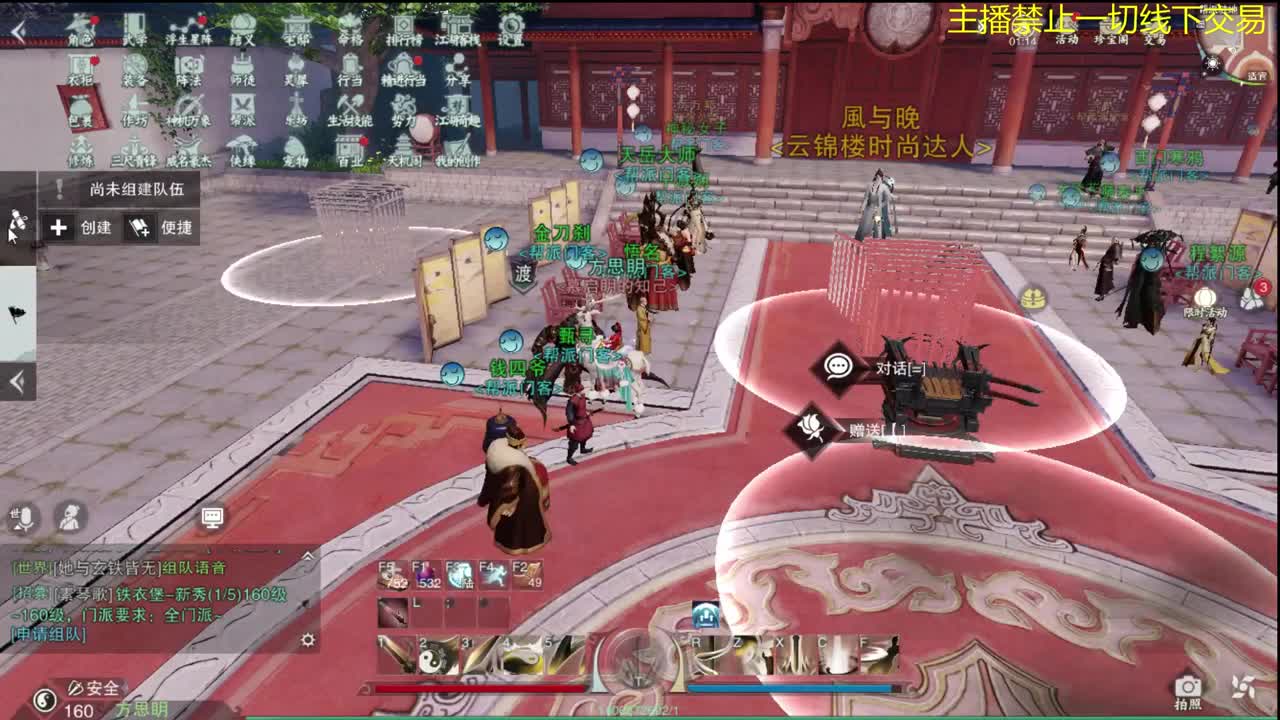The height and width of the screenshot is (720, 1280).
Task: Open the 帮派 guild icon in the menu grid
Action: pyautogui.click(x=243, y=106)
